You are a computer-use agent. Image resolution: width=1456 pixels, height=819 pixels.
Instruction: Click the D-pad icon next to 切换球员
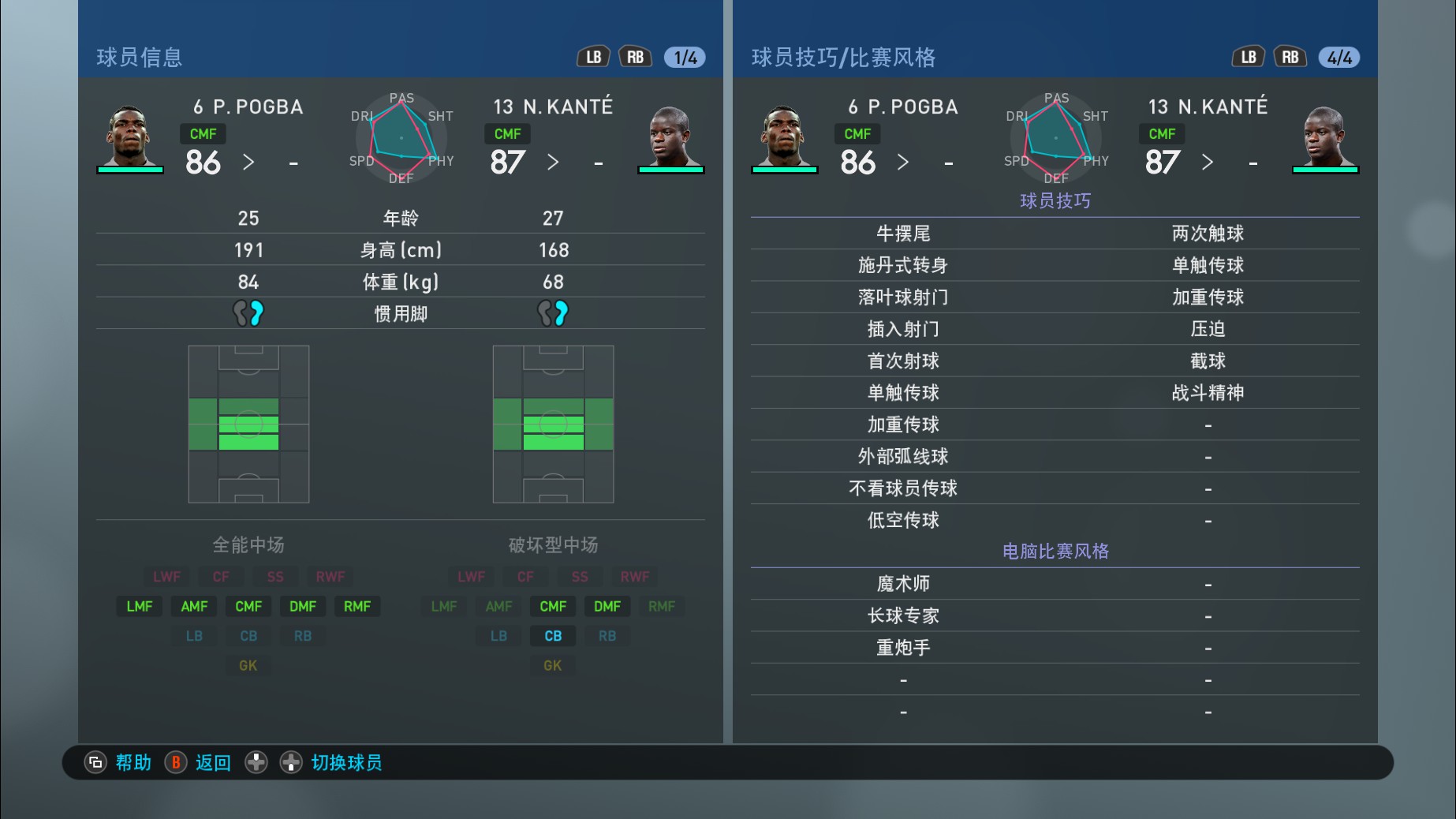pyautogui.click(x=291, y=763)
